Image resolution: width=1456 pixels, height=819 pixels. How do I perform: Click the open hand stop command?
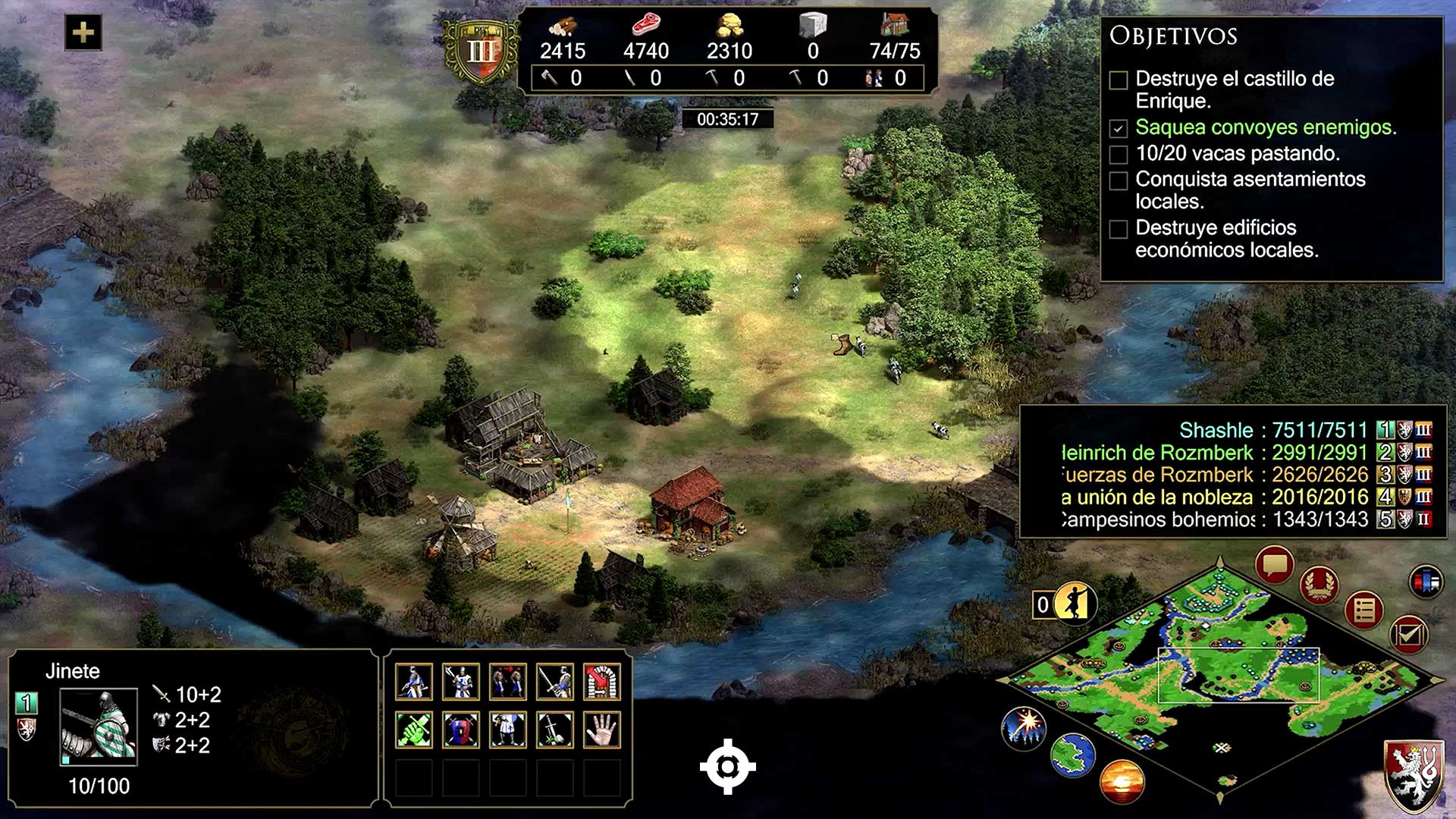[x=602, y=730]
